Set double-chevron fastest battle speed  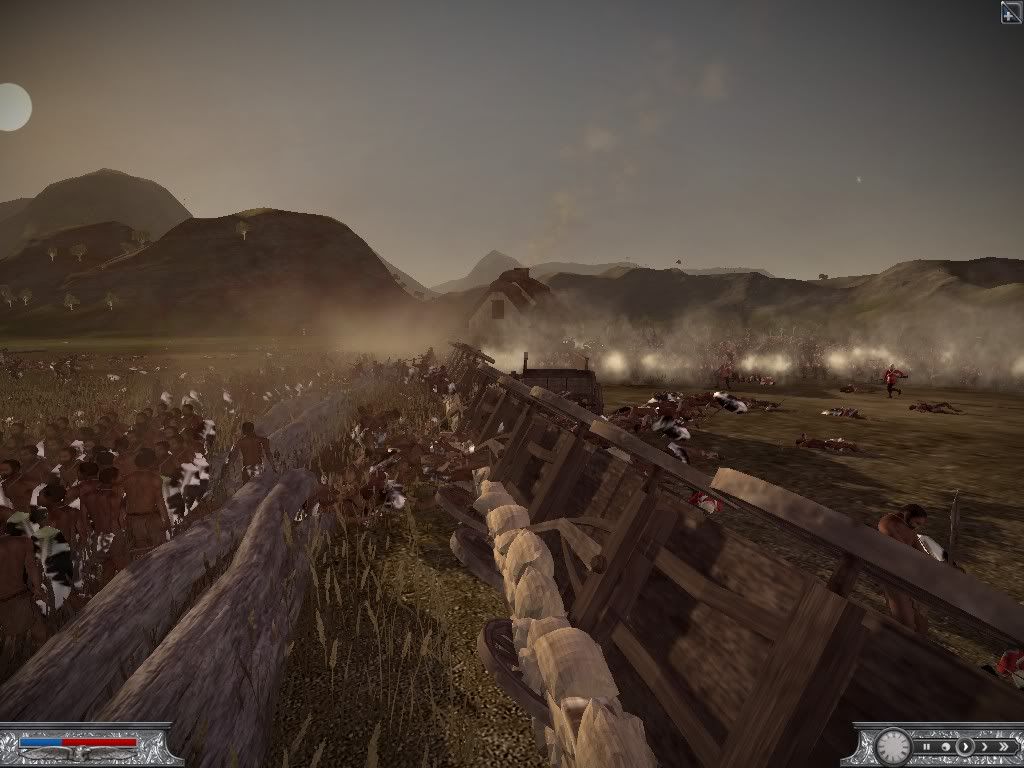[1004, 747]
